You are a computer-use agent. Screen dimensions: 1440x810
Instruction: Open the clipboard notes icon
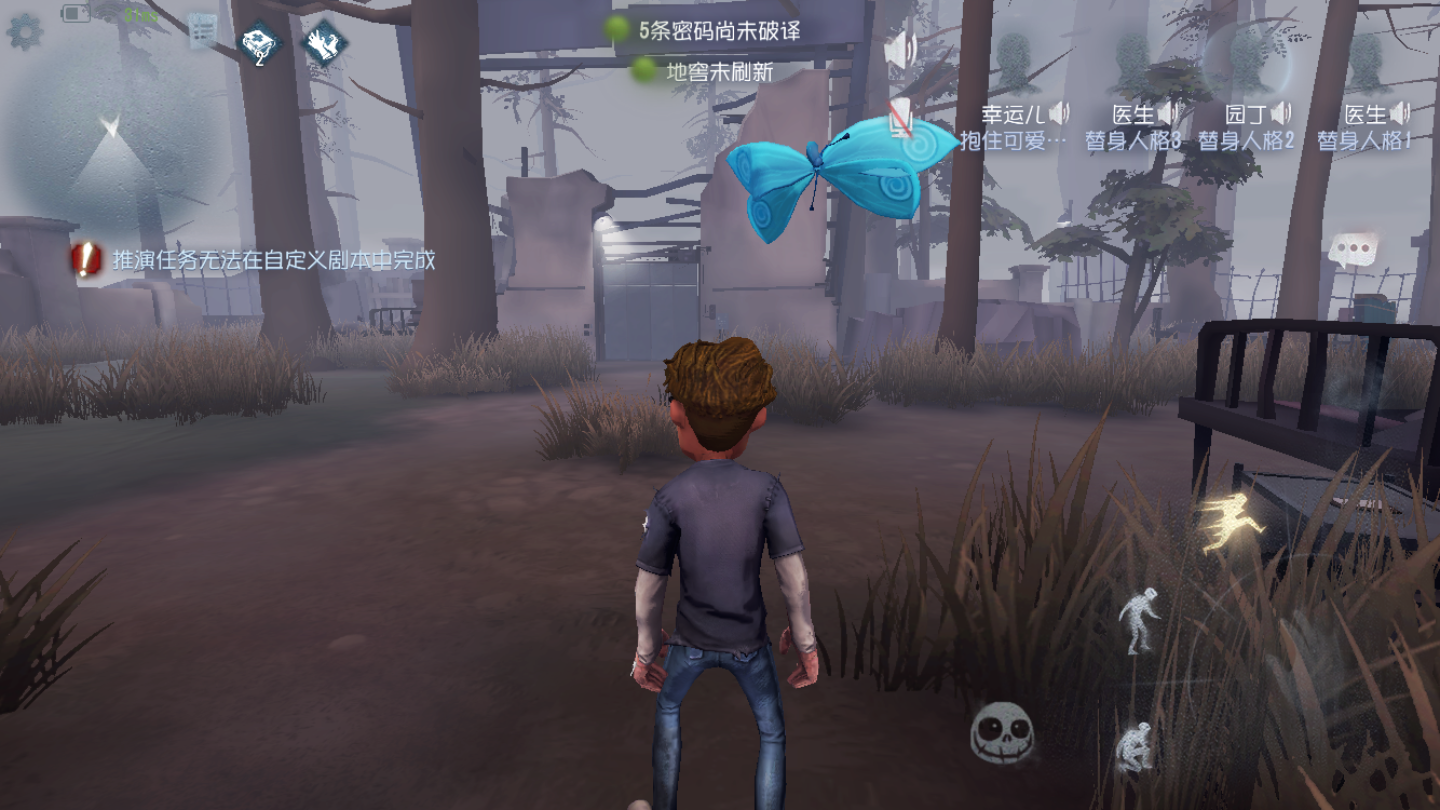click(203, 32)
